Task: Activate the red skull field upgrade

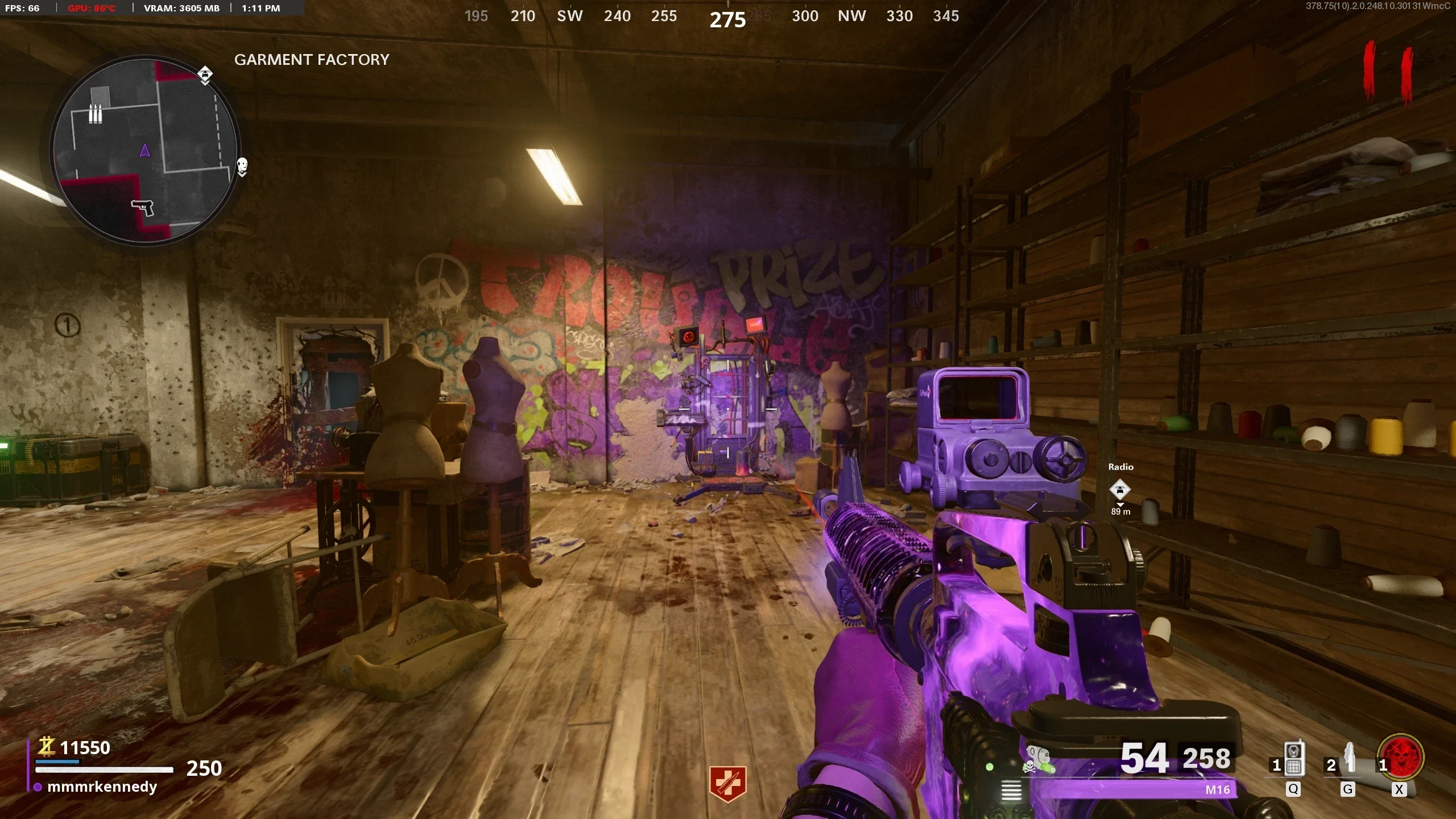Action: coord(1403,758)
